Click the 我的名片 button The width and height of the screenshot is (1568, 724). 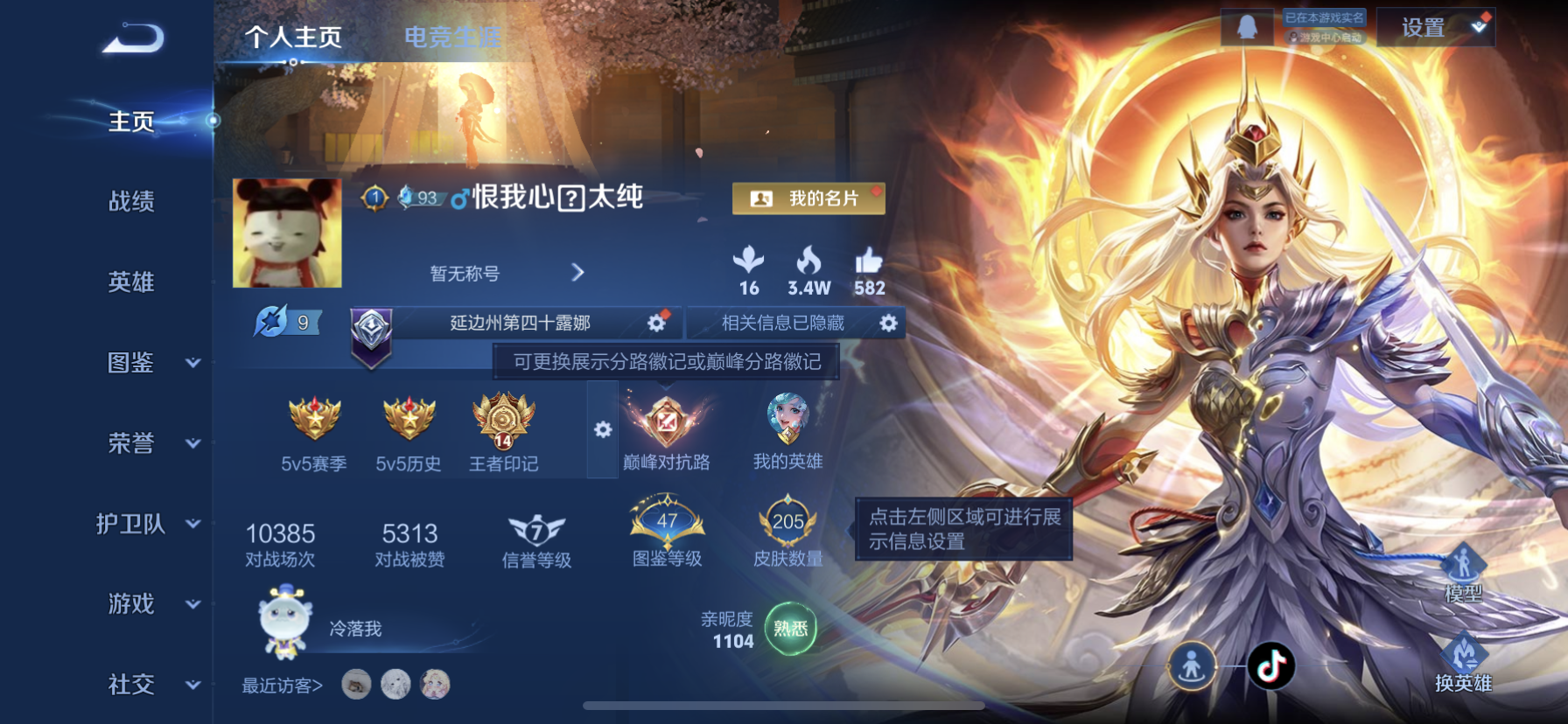pos(808,198)
